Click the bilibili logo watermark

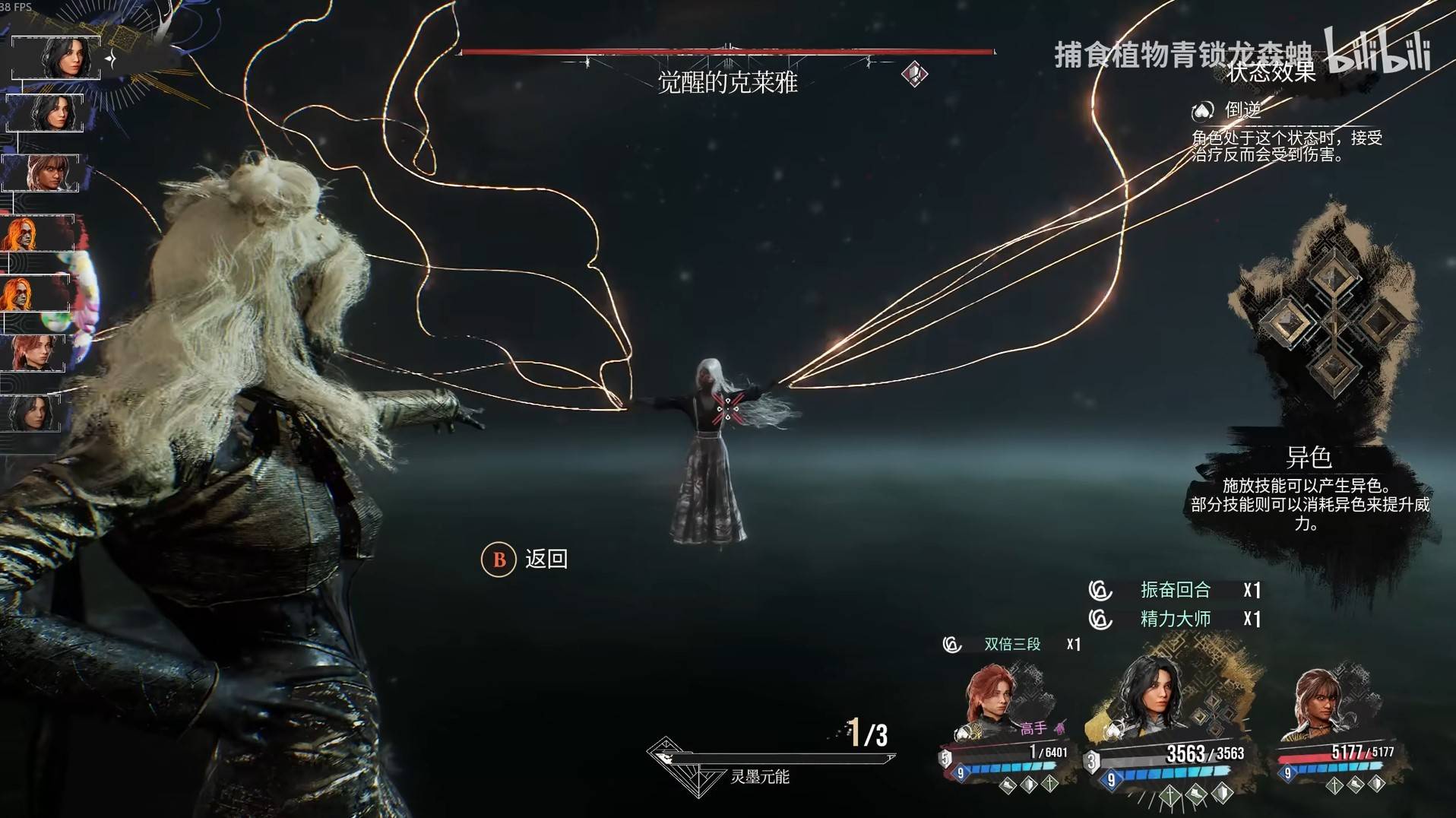click(x=1377, y=52)
